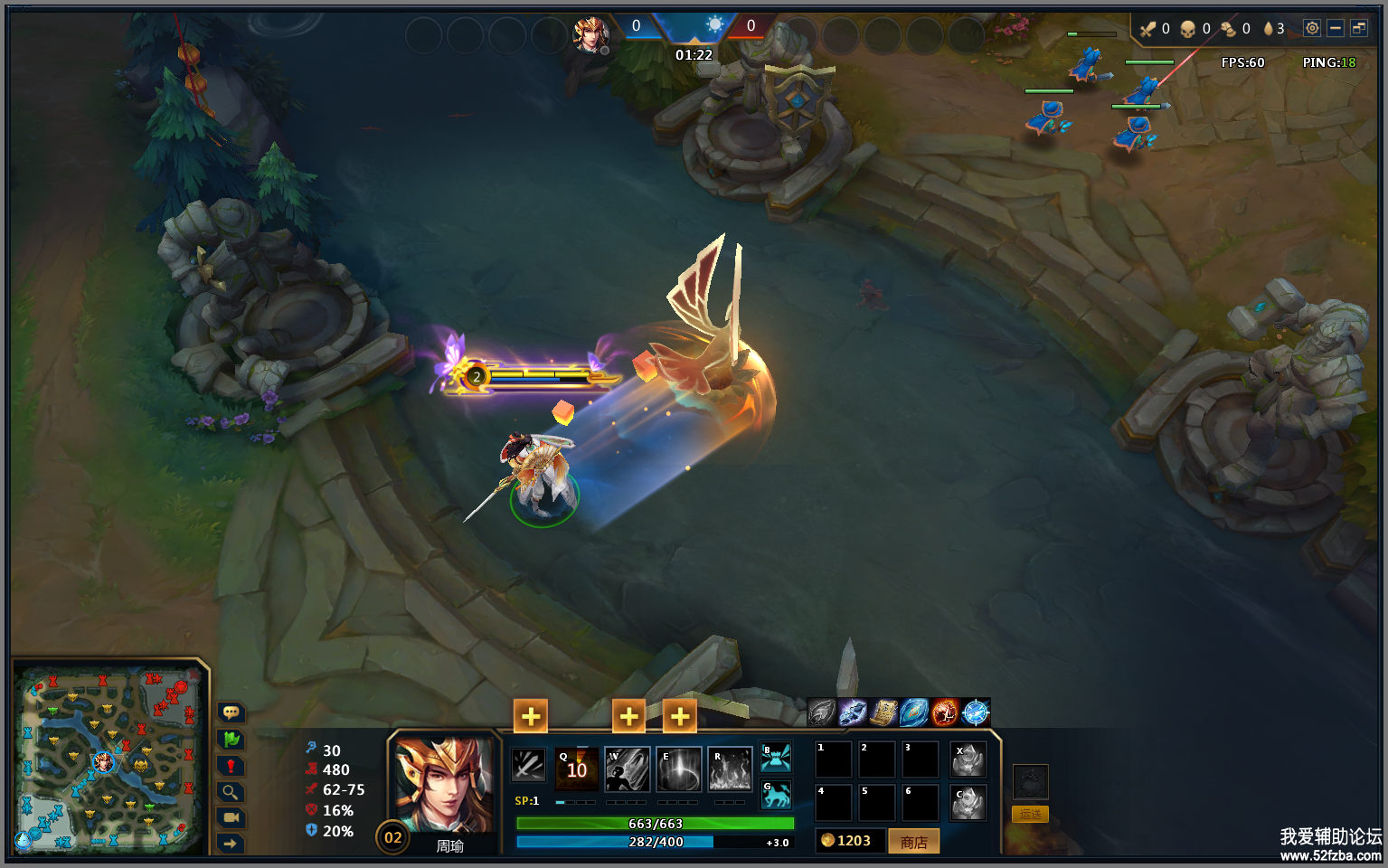
Task: Select the green flag signal button
Action: click(x=231, y=740)
